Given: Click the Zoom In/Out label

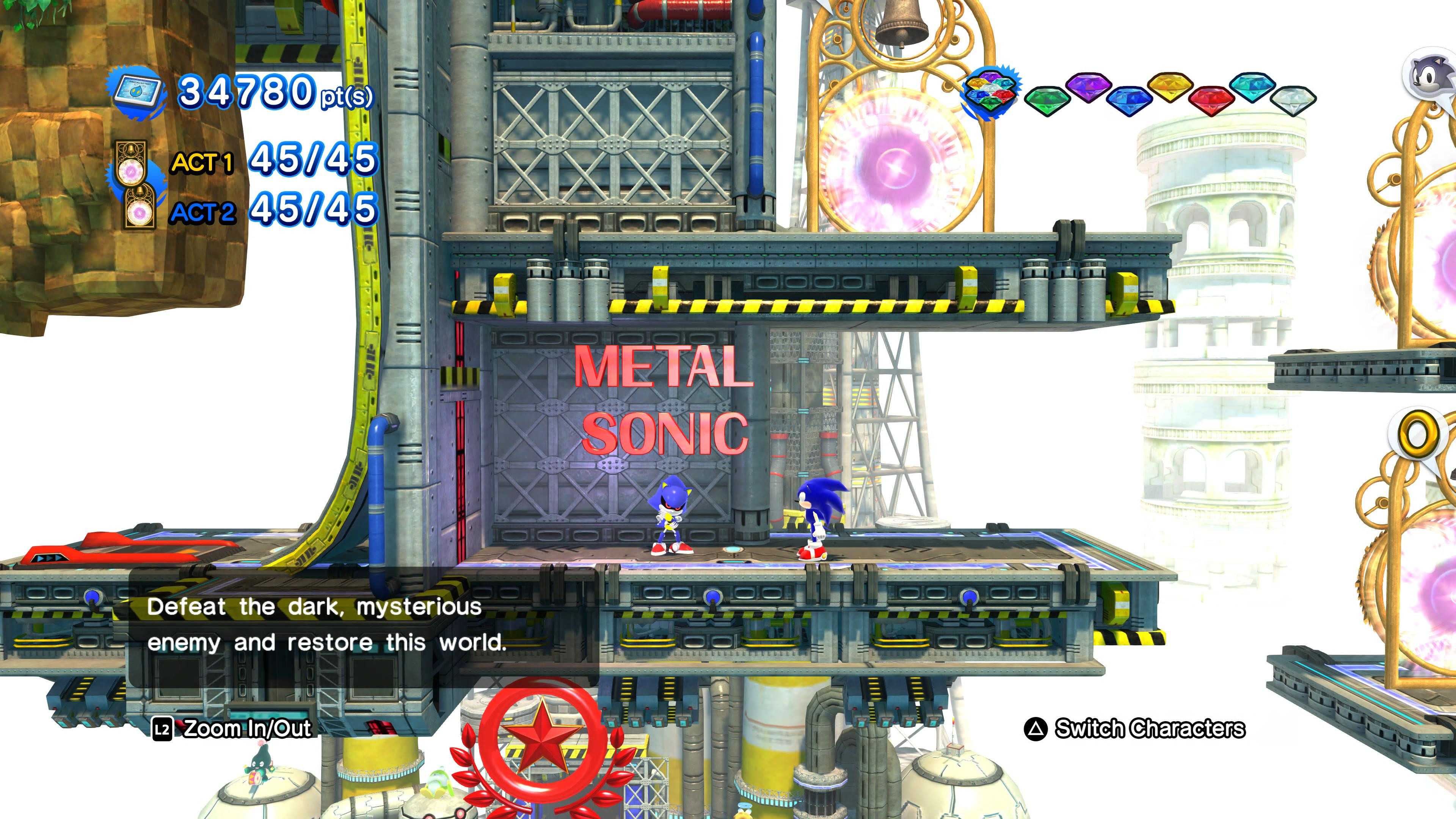Looking at the screenshot, I should [247, 728].
